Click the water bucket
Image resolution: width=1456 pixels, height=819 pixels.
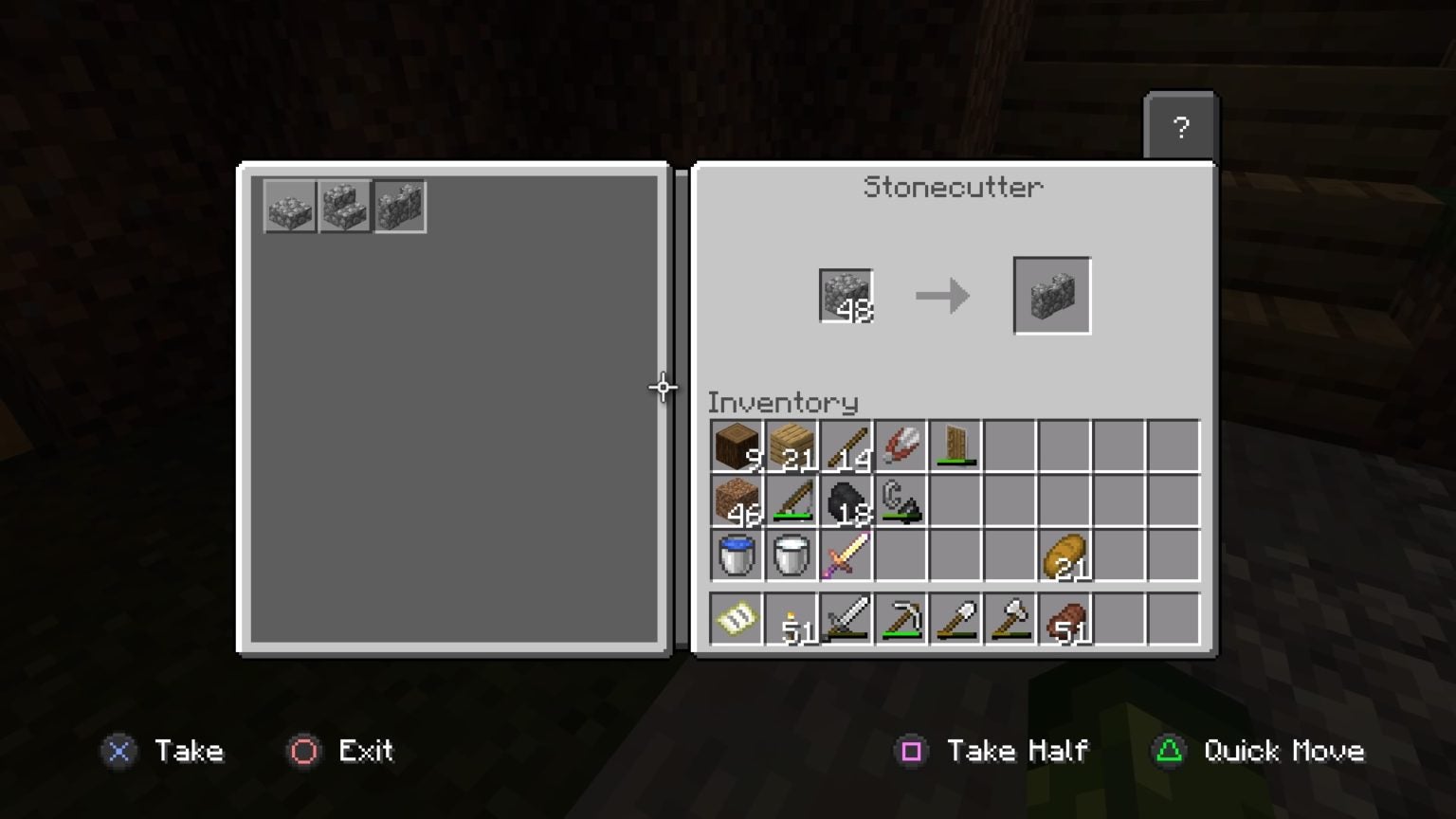point(736,555)
